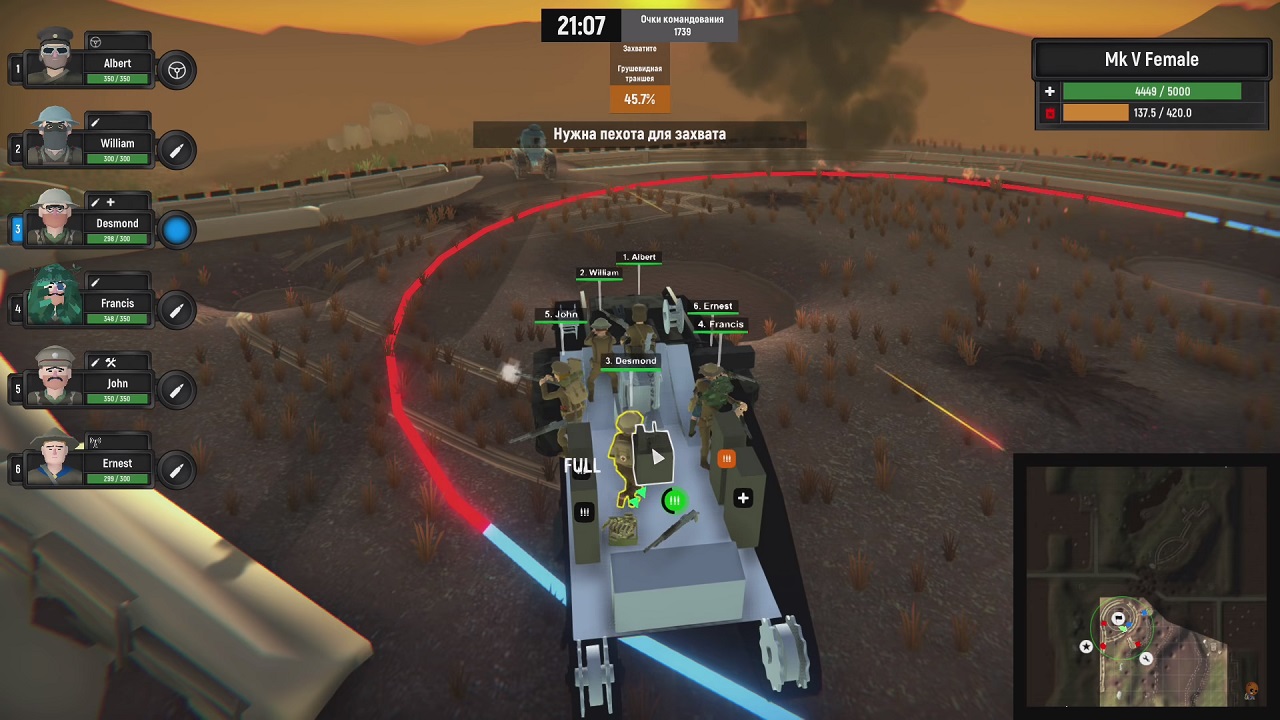The image size is (1280, 720).
Task: Click the wrench repair marker on minimap
Action: click(1146, 658)
